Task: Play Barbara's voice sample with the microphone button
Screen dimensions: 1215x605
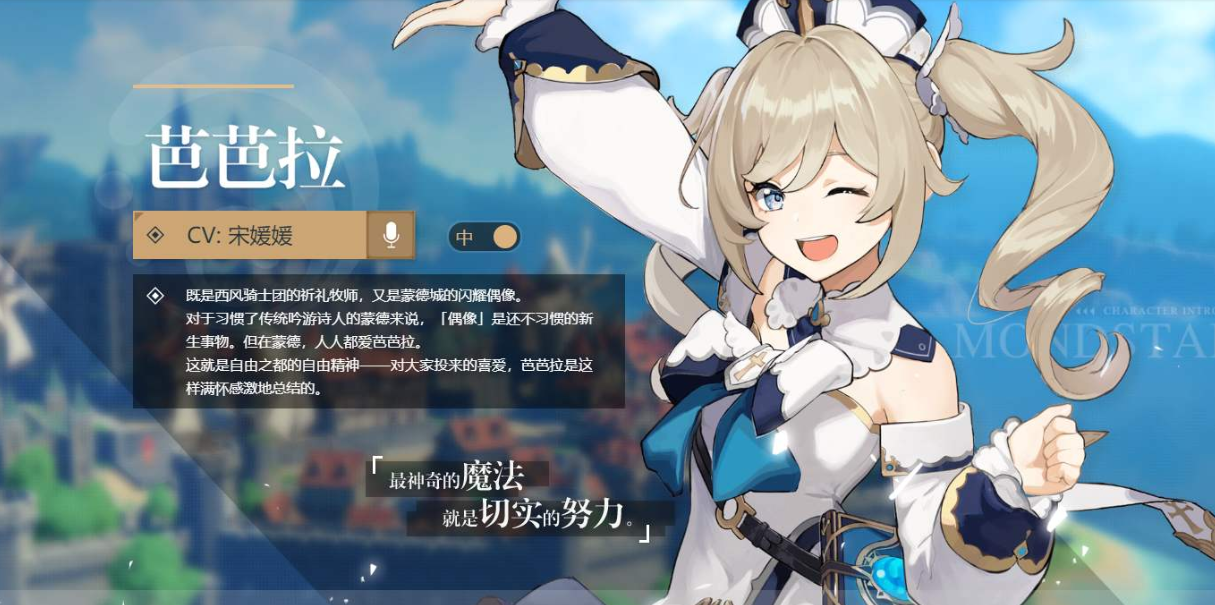Action: (391, 235)
